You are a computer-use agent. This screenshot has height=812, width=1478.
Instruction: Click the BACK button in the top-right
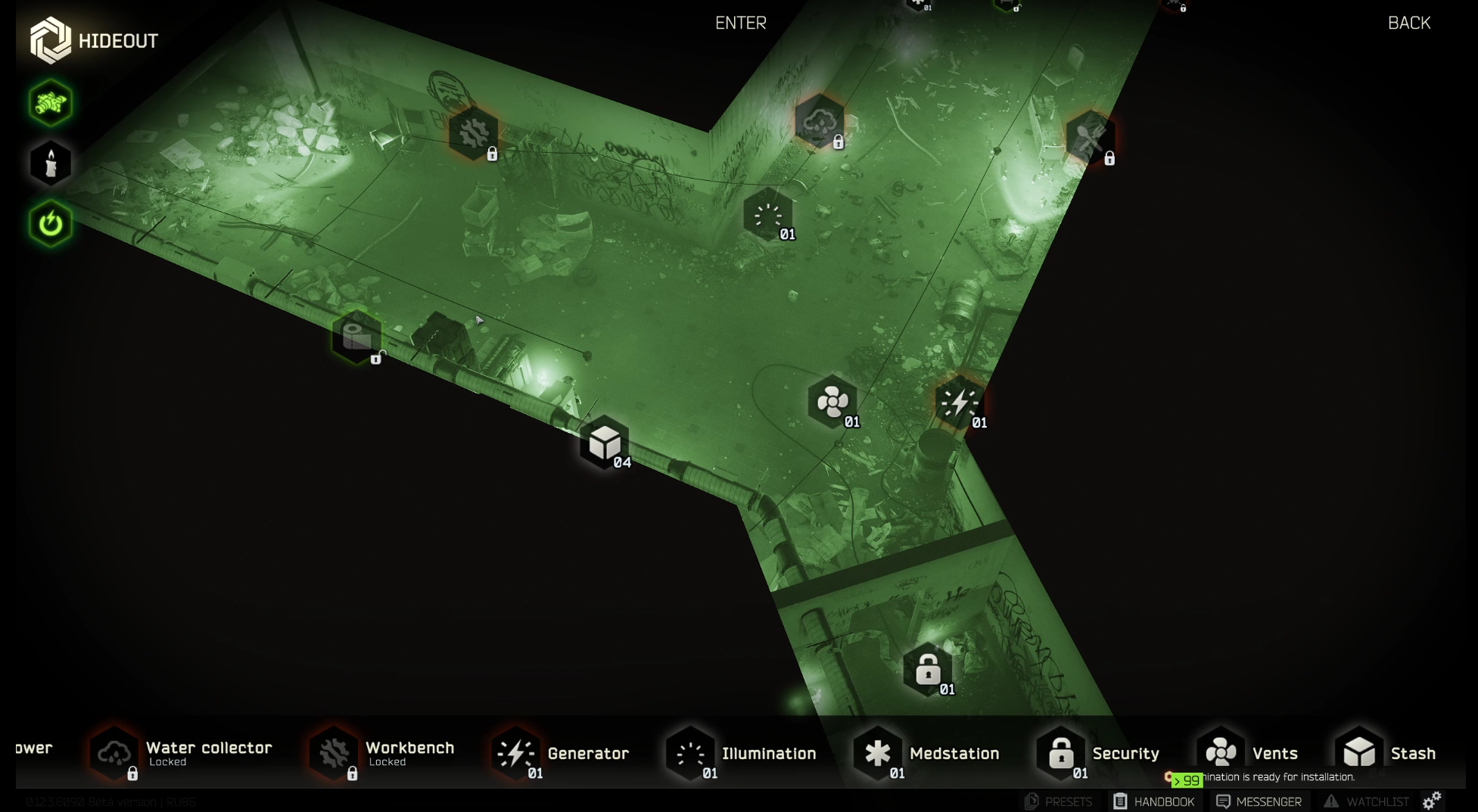click(x=1408, y=23)
